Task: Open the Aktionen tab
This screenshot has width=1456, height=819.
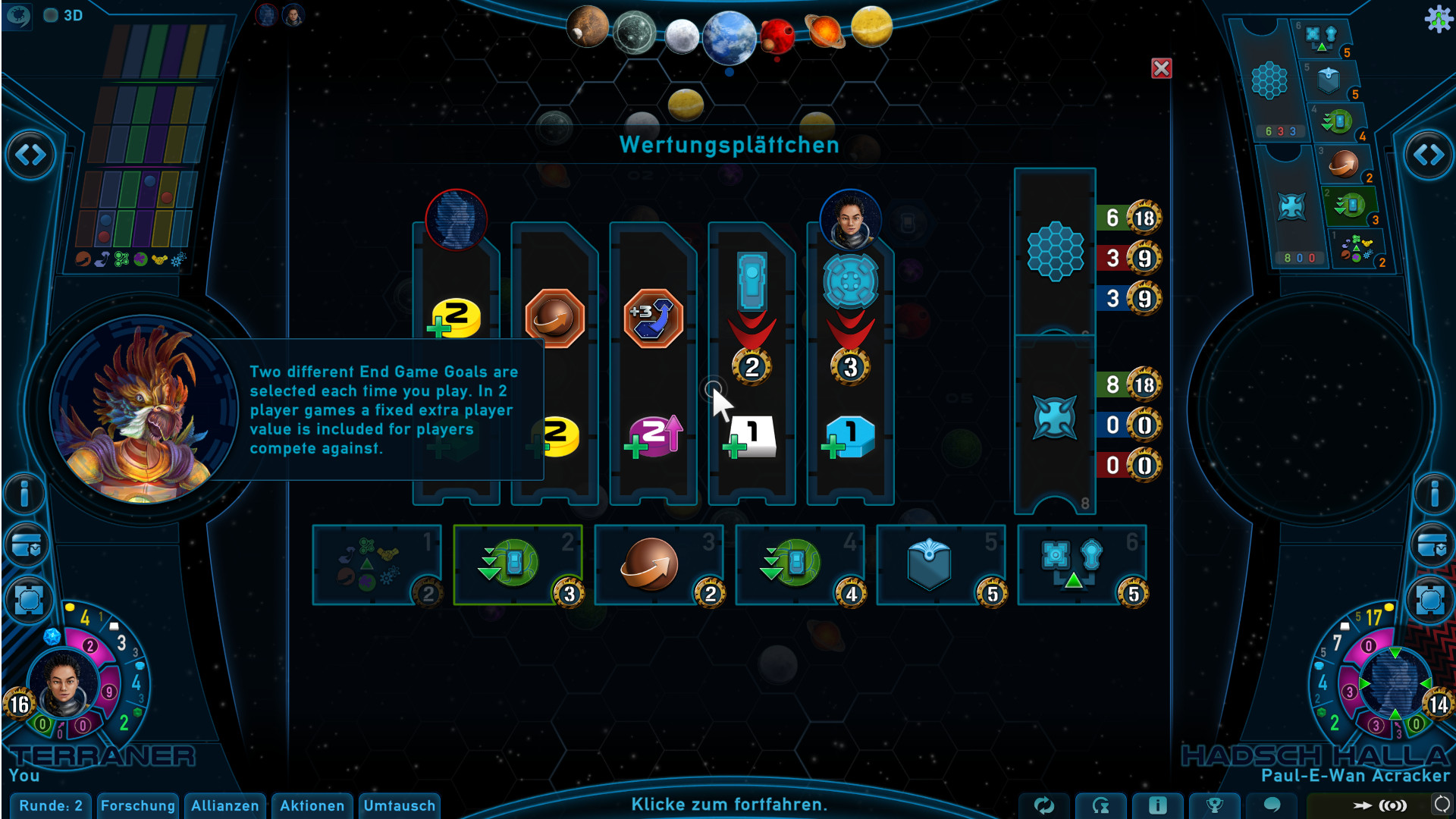Action: pyautogui.click(x=312, y=805)
